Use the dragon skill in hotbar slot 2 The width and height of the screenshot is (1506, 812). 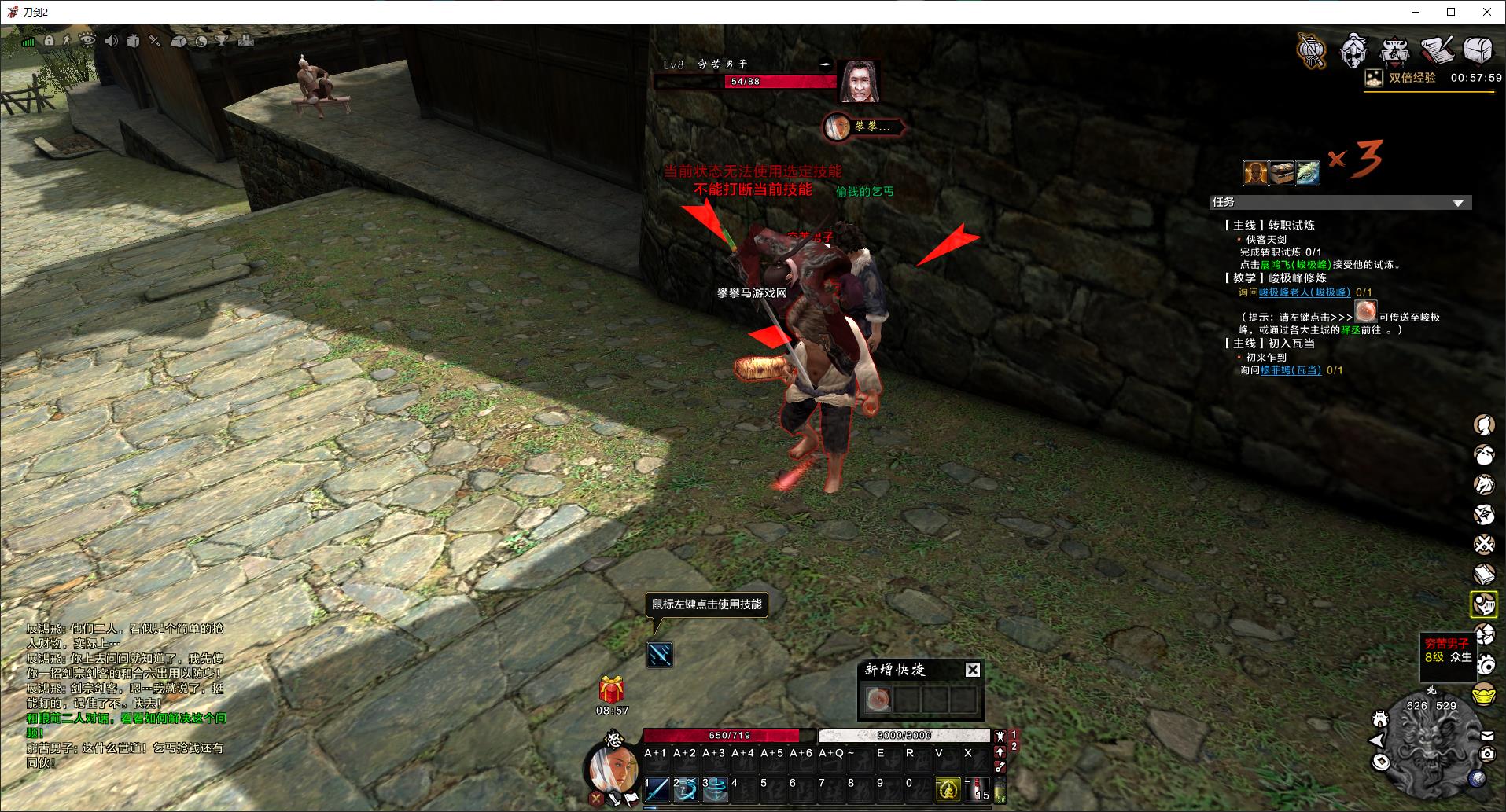(686, 788)
